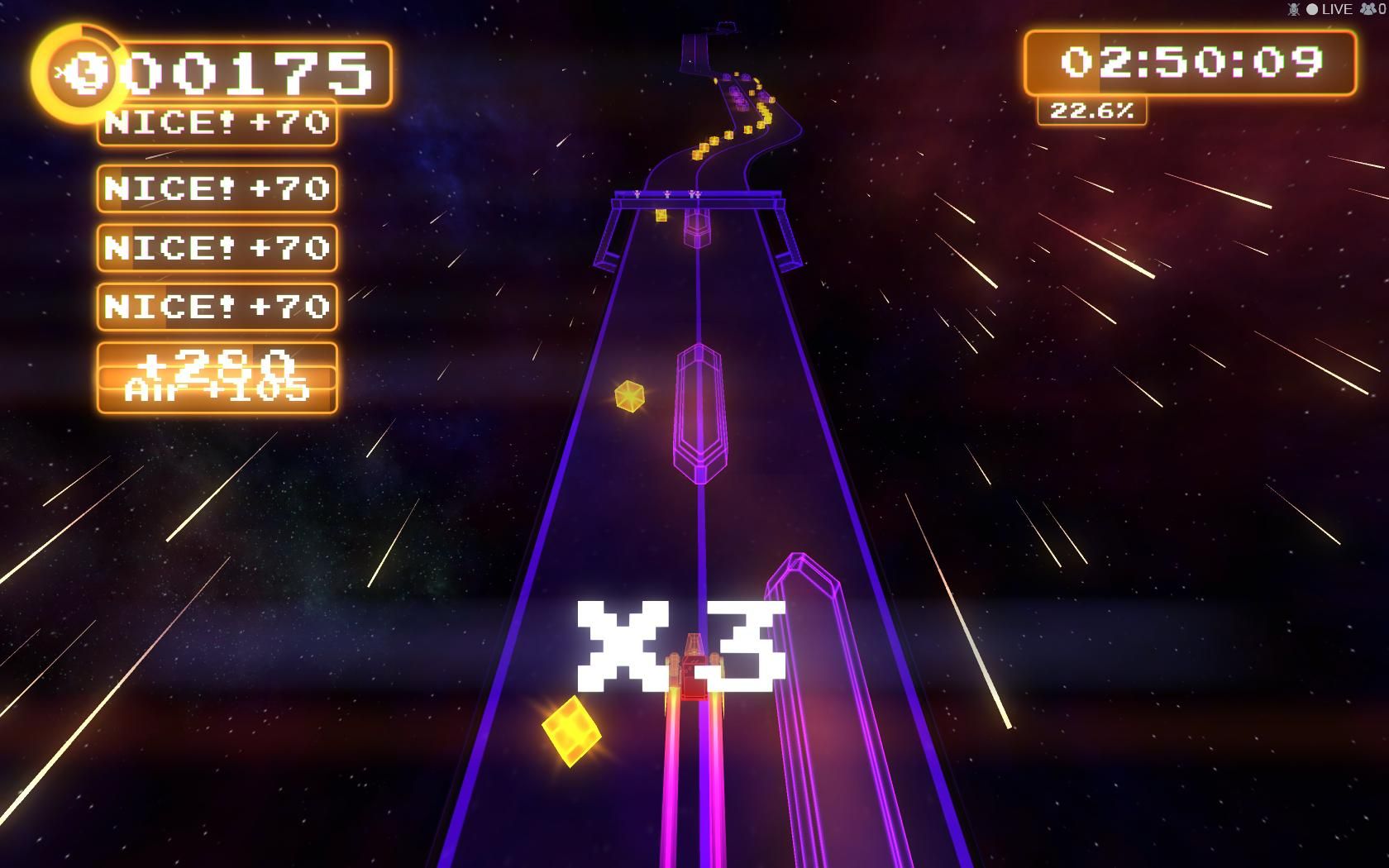Image resolution: width=1389 pixels, height=868 pixels.
Task: Click the 22.6% progress indicator
Action: [1093, 111]
